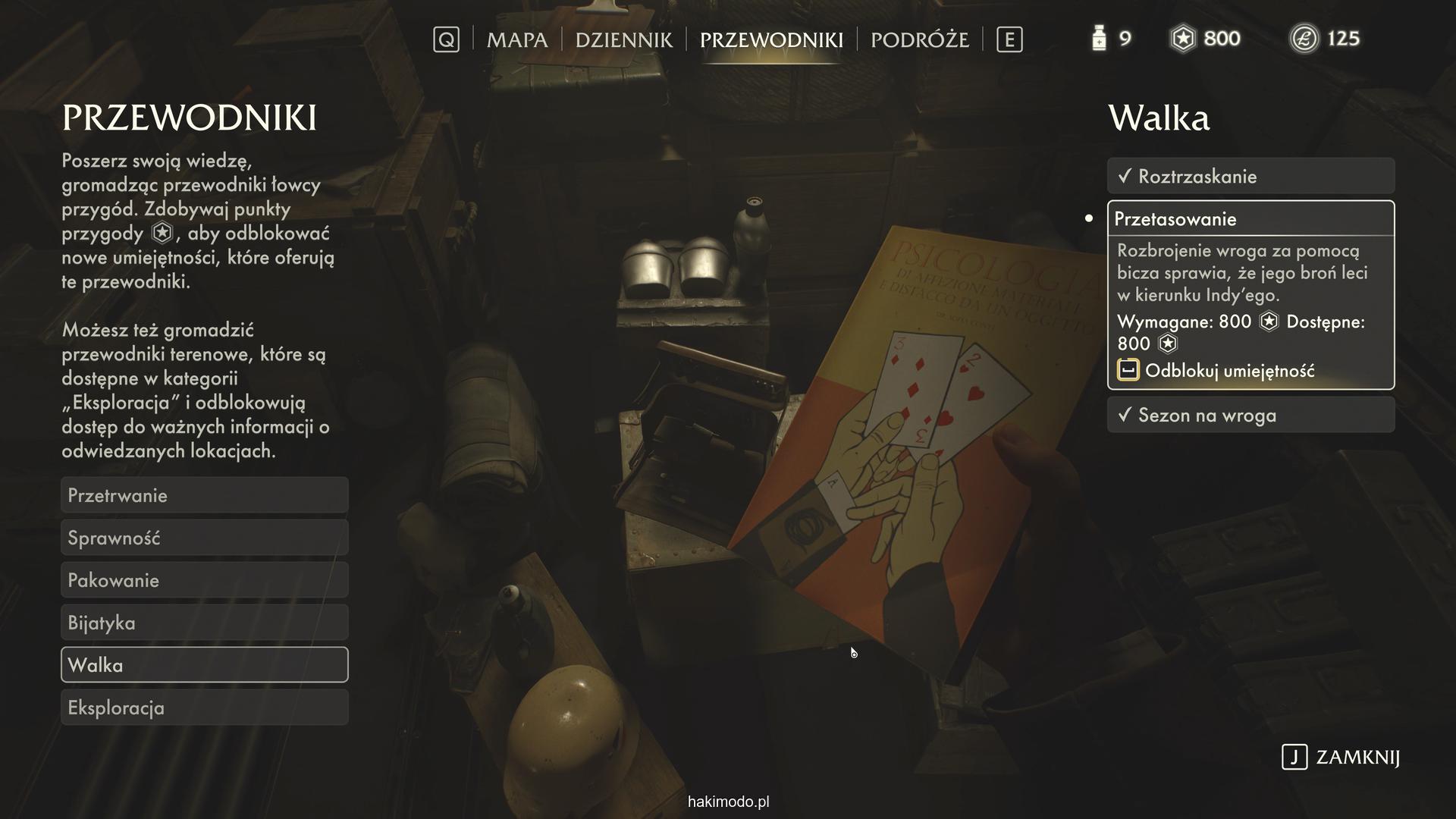Image resolution: width=1456 pixels, height=819 pixels.
Task: Click Odblokuj umiejętność to unlock skill
Action: pos(1228,371)
